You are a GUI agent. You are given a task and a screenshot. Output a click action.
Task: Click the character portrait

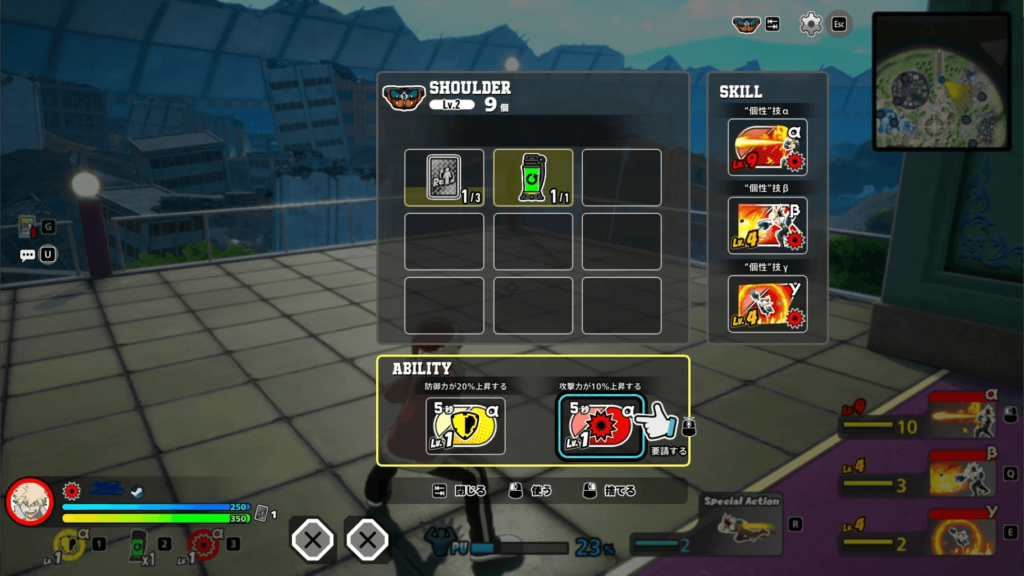click(x=30, y=501)
